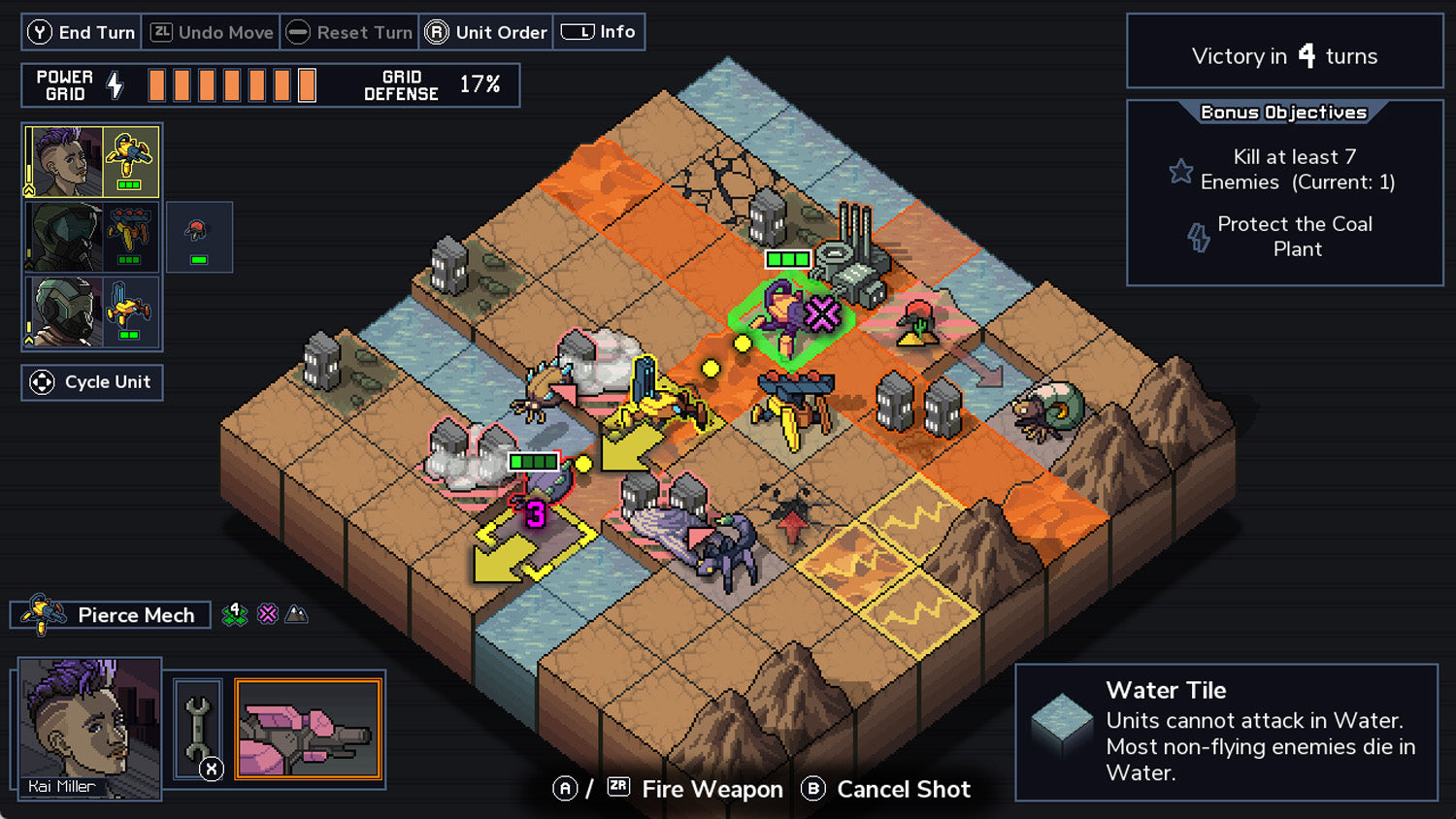Click Fire Weapon to confirm the attack

(712, 790)
